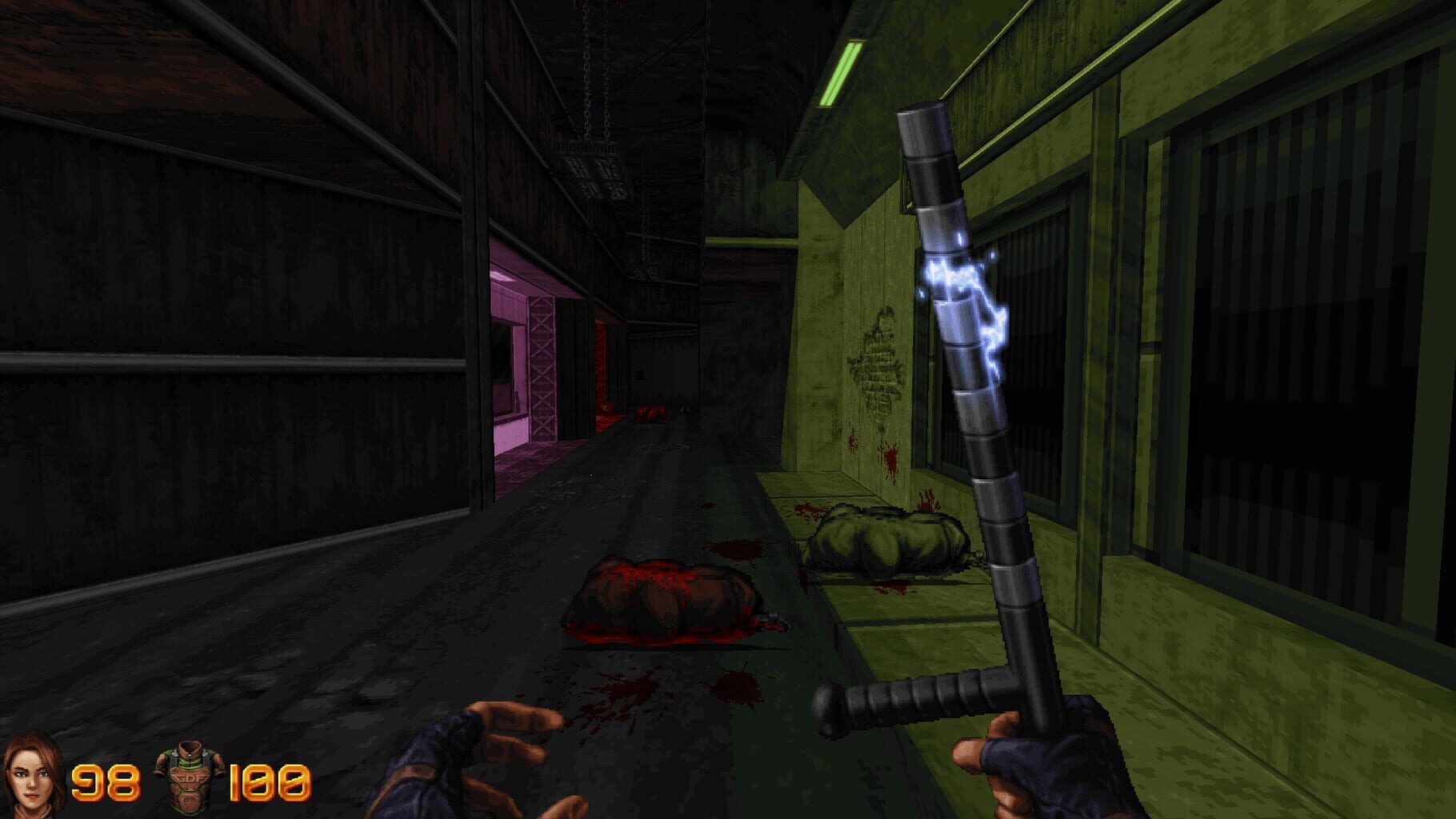Click the overhead sign hanging from the rafters
Viewport: 1456px width, 819px height.
tap(596, 172)
